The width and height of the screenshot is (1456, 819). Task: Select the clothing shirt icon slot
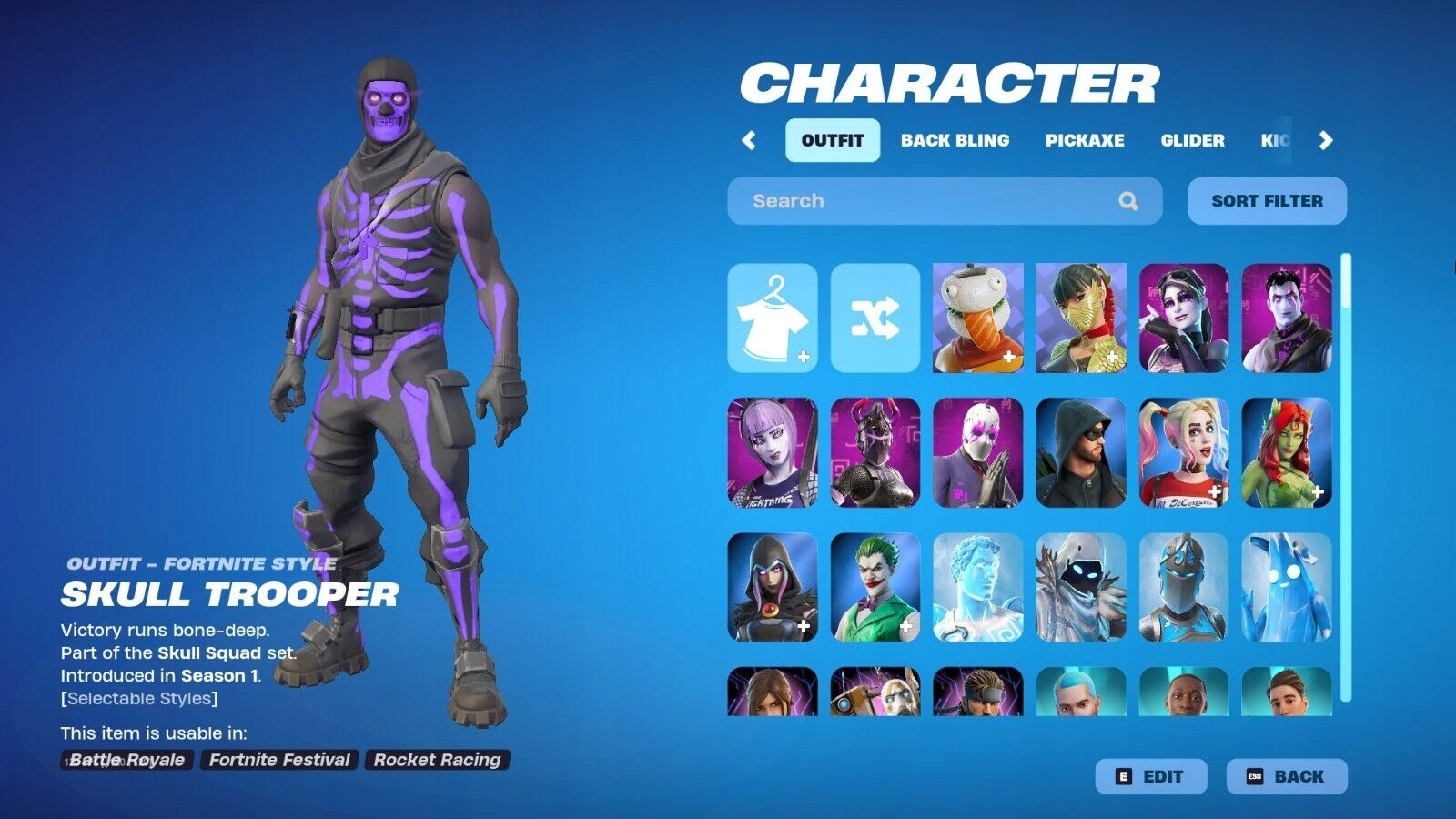pyautogui.click(x=773, y=318)
